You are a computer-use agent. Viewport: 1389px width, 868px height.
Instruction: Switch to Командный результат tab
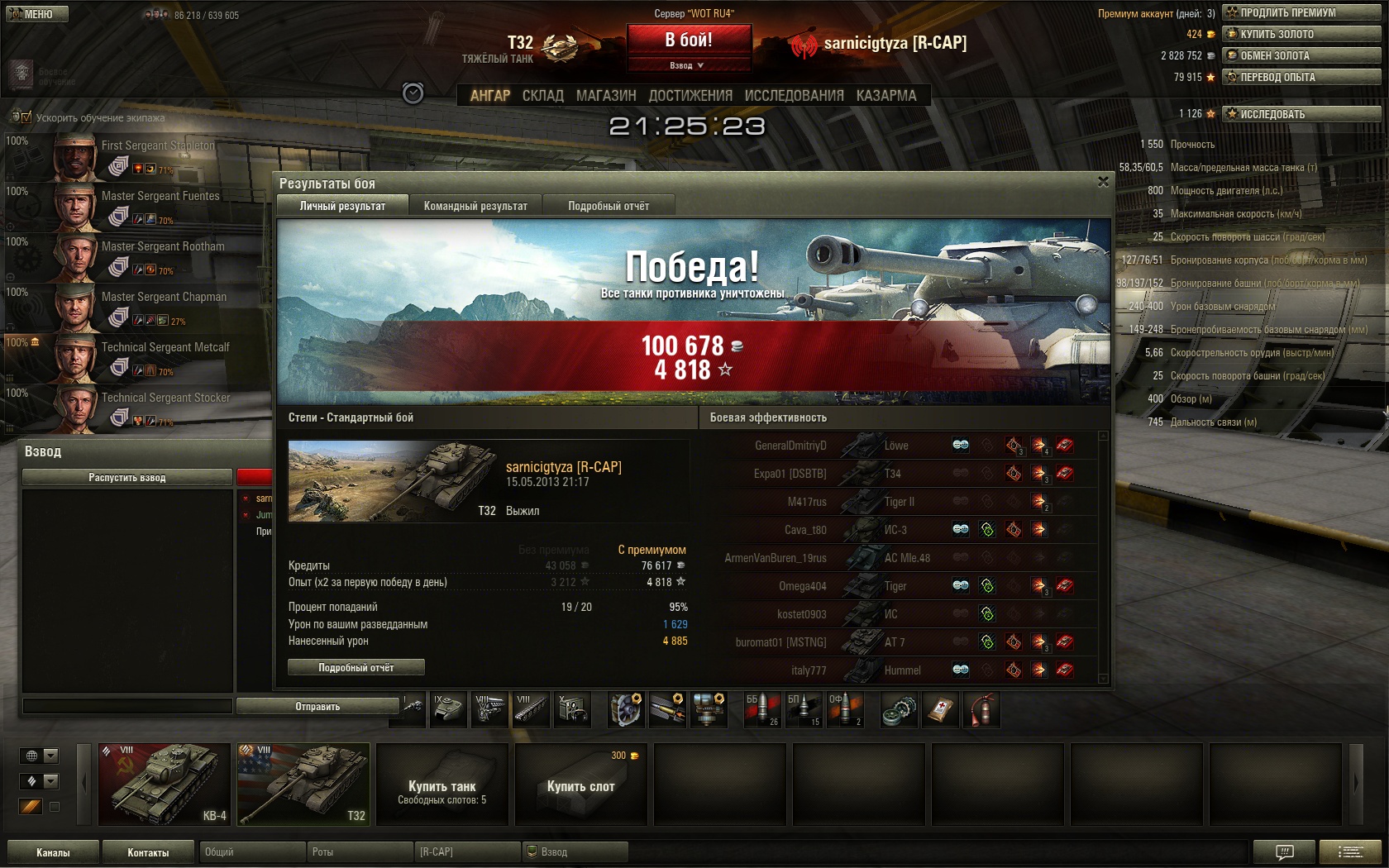pyautogui.click(x=475, y=206)
